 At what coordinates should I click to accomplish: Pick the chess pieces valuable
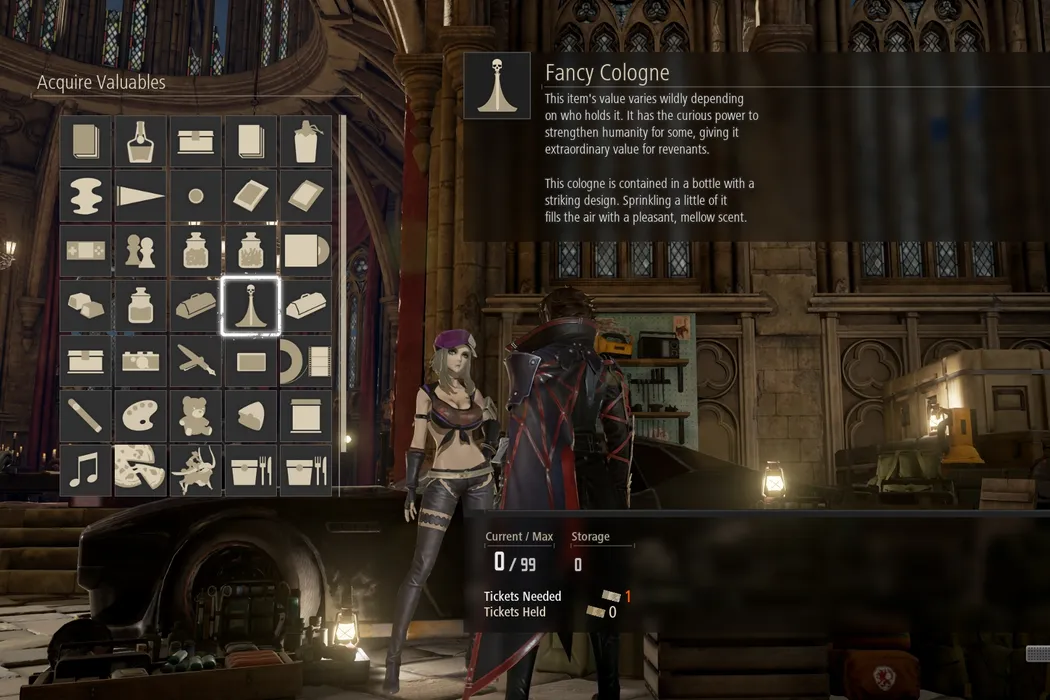(x=140, y=251)
